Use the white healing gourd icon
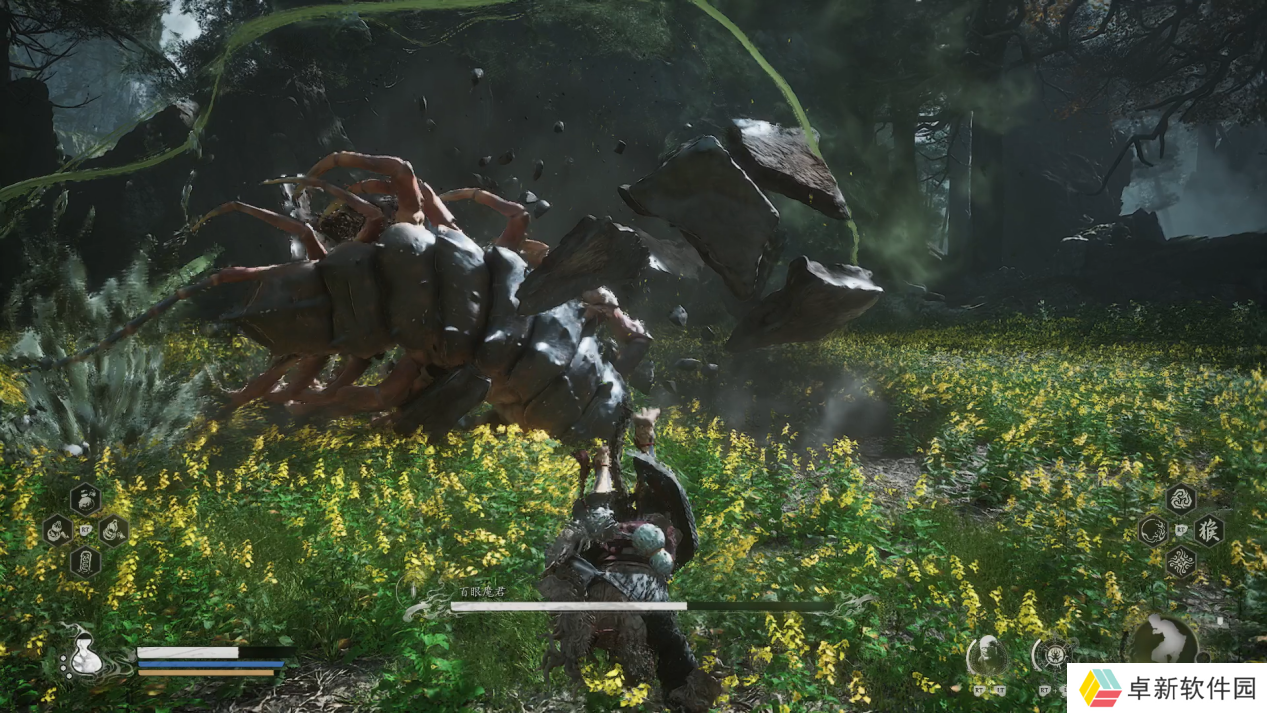This screenshot has height=713, width=1267. [x=85, y=655]
